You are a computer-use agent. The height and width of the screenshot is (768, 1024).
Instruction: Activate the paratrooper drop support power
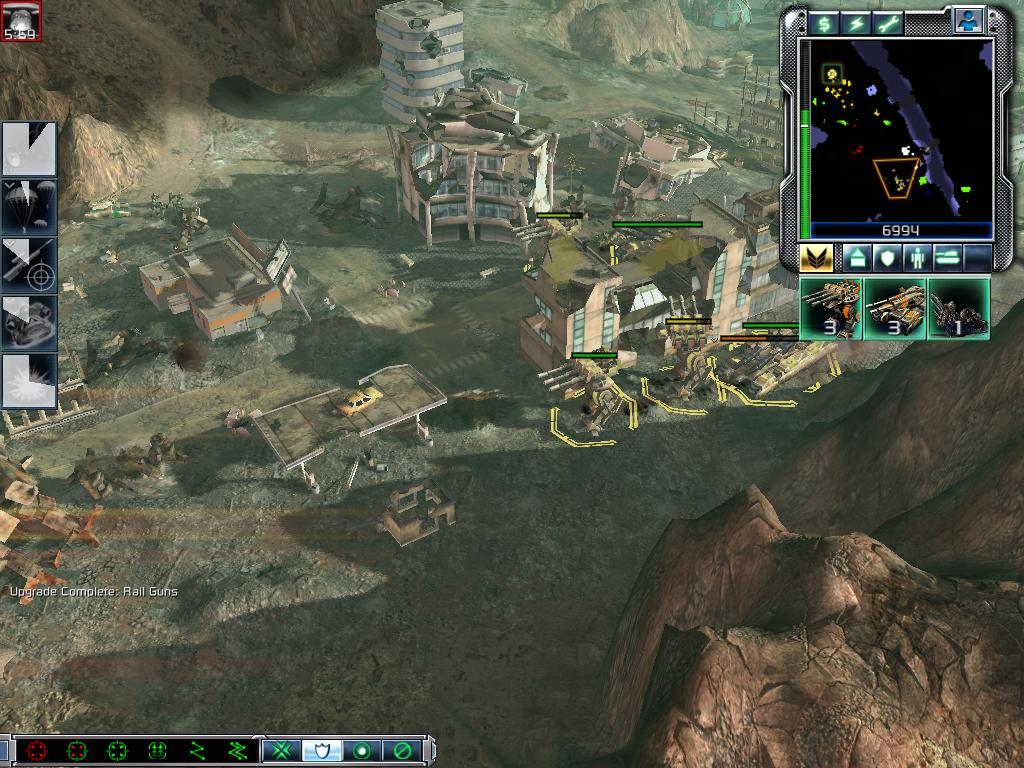pyautogui.click(x=29, y=207)
